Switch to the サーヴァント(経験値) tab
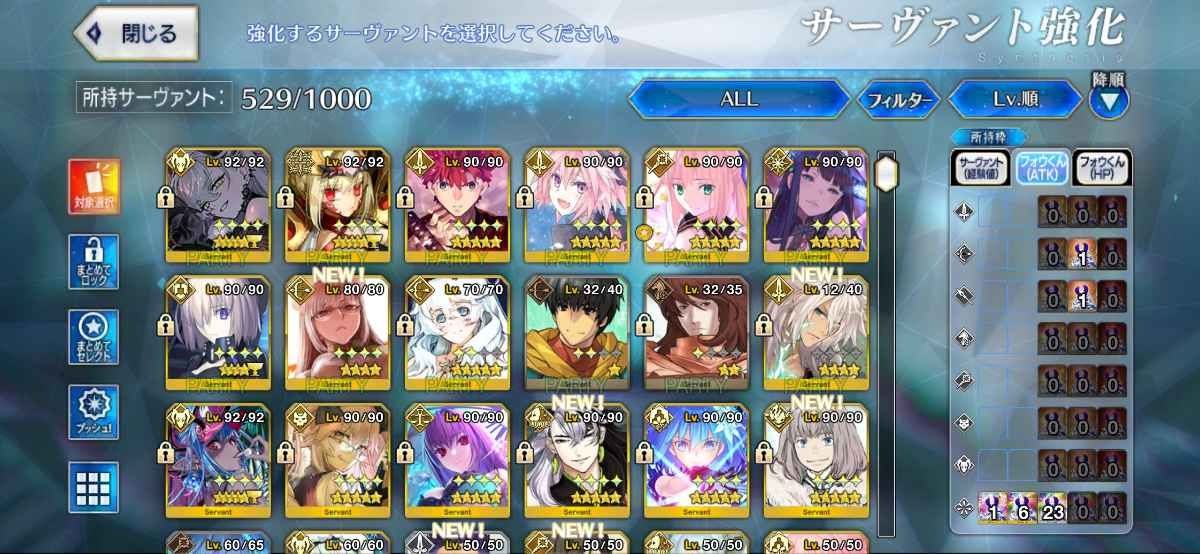Image resolution: width=1200 pixels, height=554 pixels. click(980, 167)
